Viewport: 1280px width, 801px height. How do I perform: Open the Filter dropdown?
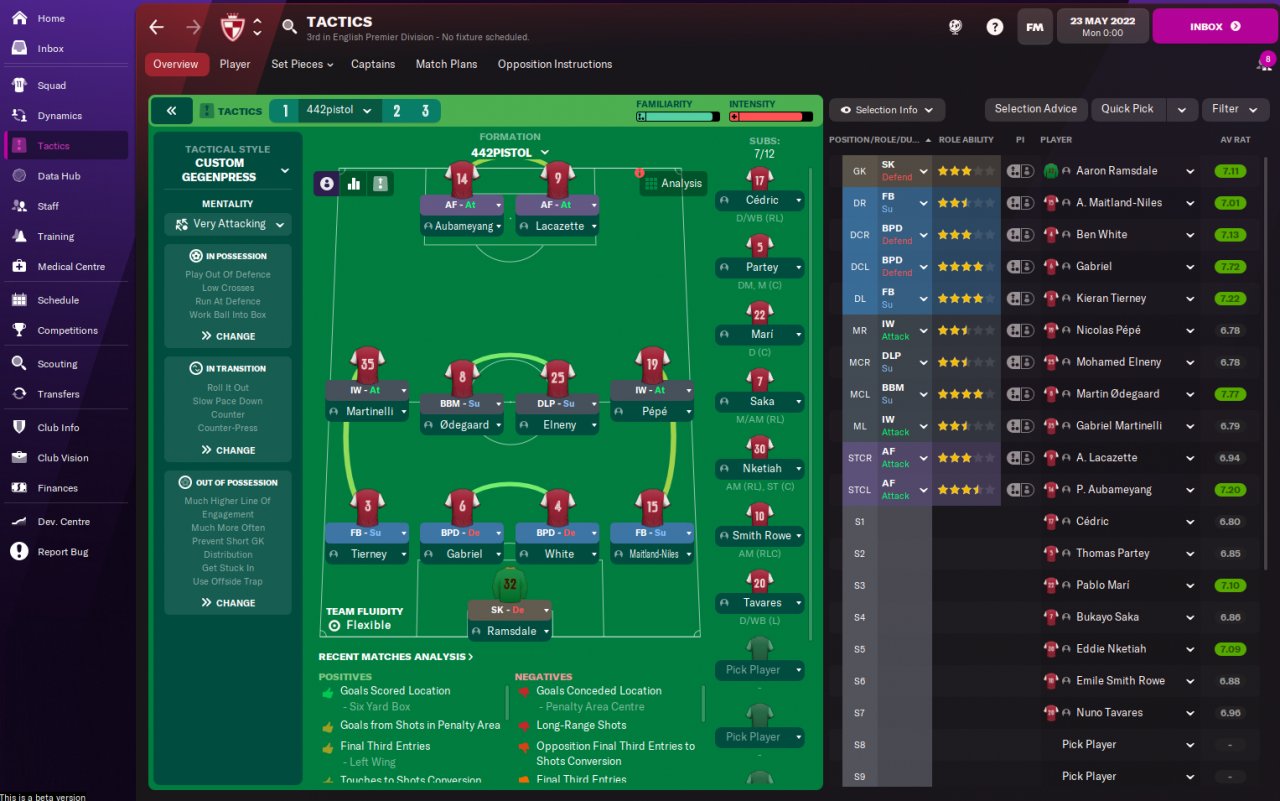point(1235,109)
